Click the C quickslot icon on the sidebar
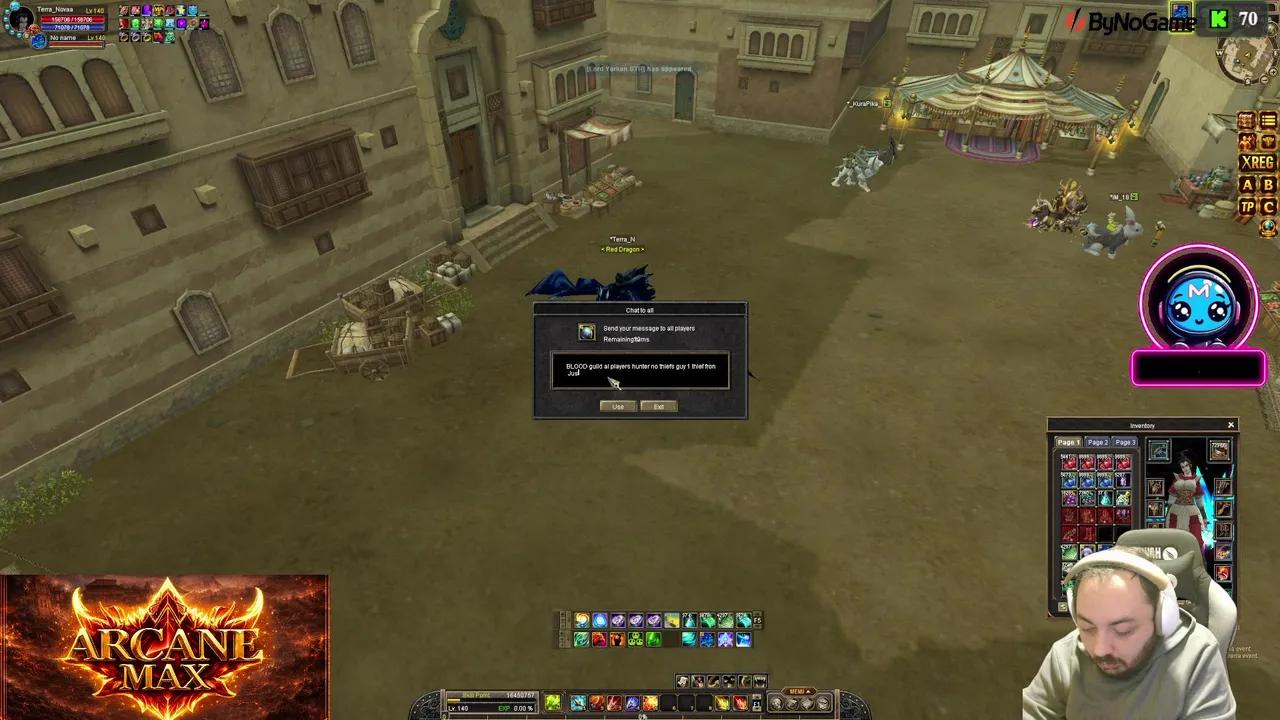 (x=1268, y=206)
